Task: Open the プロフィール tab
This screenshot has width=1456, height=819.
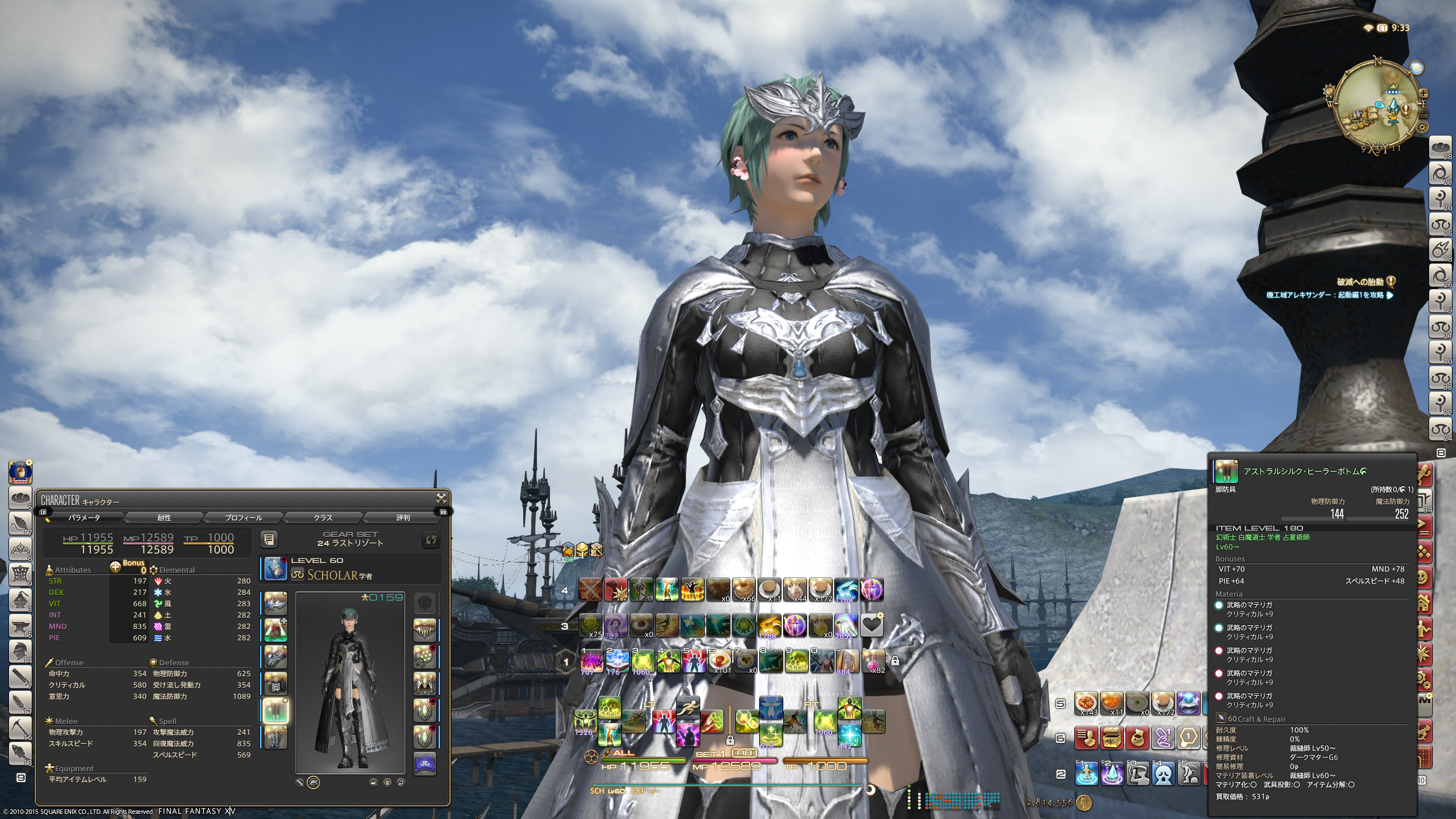Action: coord(243,518)
